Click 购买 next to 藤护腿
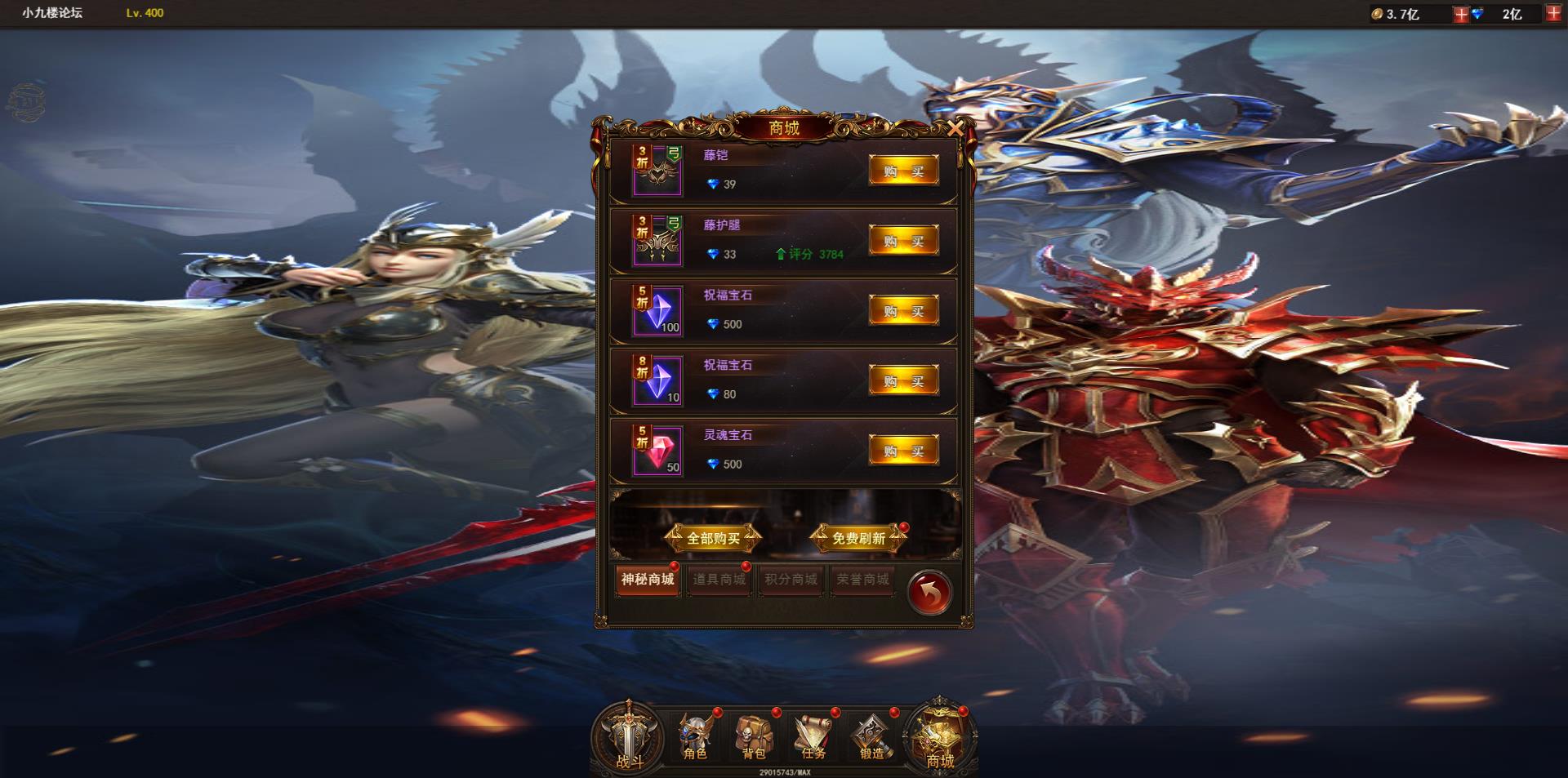Screen dimensions: 1568x778 coord(903,240)
